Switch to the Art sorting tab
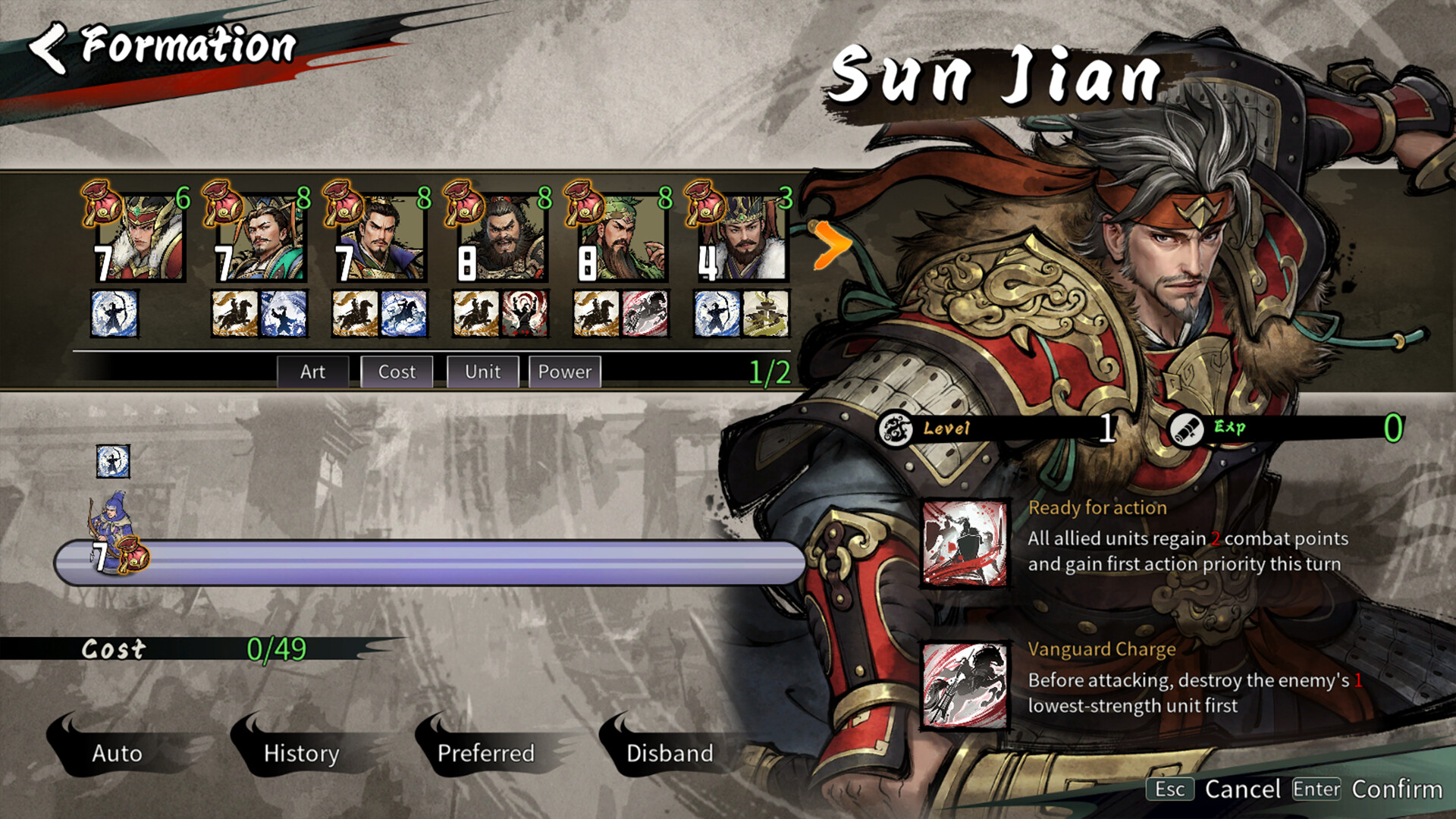Viewport: 1456px width, 819px height. pyautogui.click(x=313, y=372)
